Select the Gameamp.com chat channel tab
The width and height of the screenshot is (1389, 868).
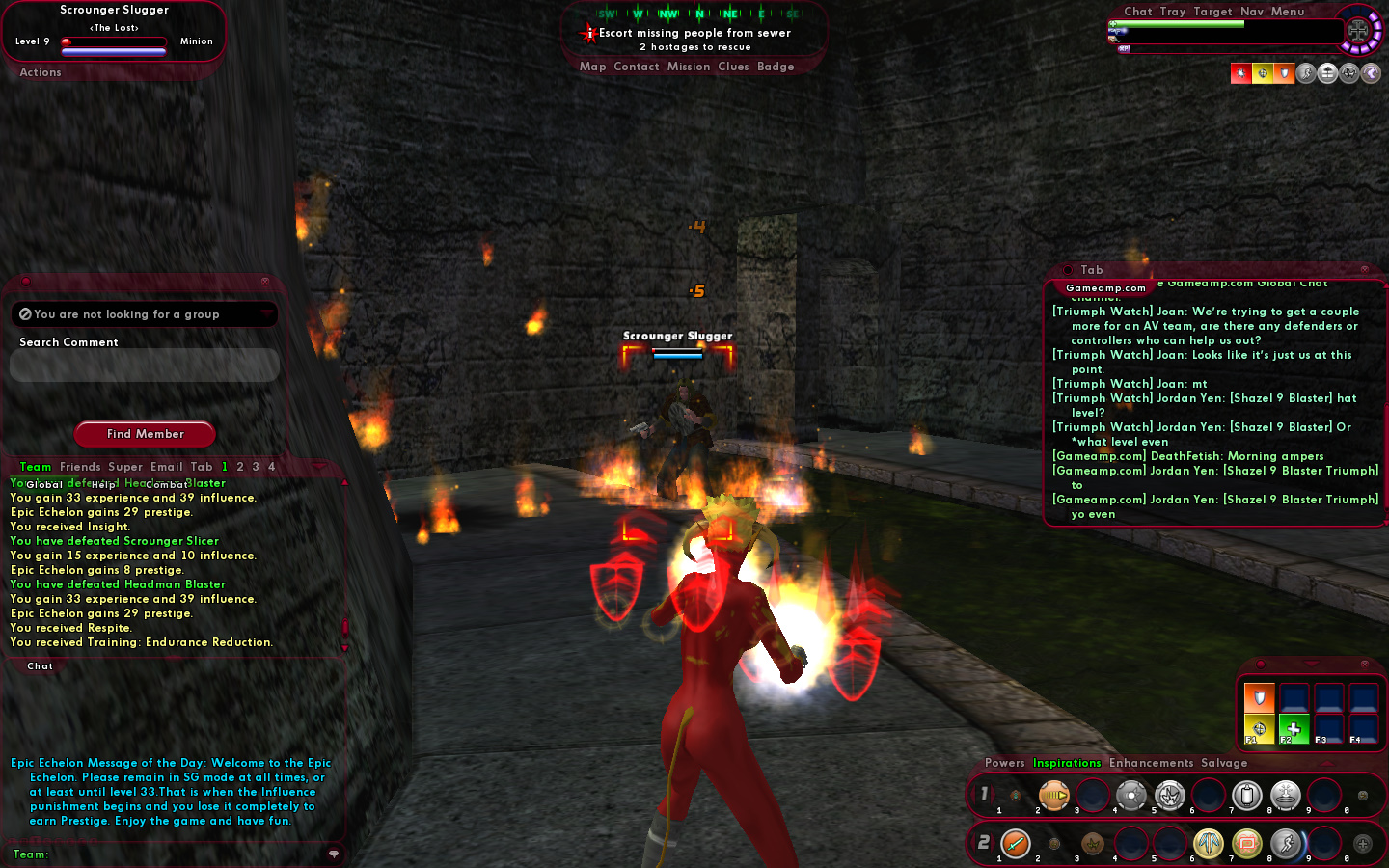[x=1105, y=288]
